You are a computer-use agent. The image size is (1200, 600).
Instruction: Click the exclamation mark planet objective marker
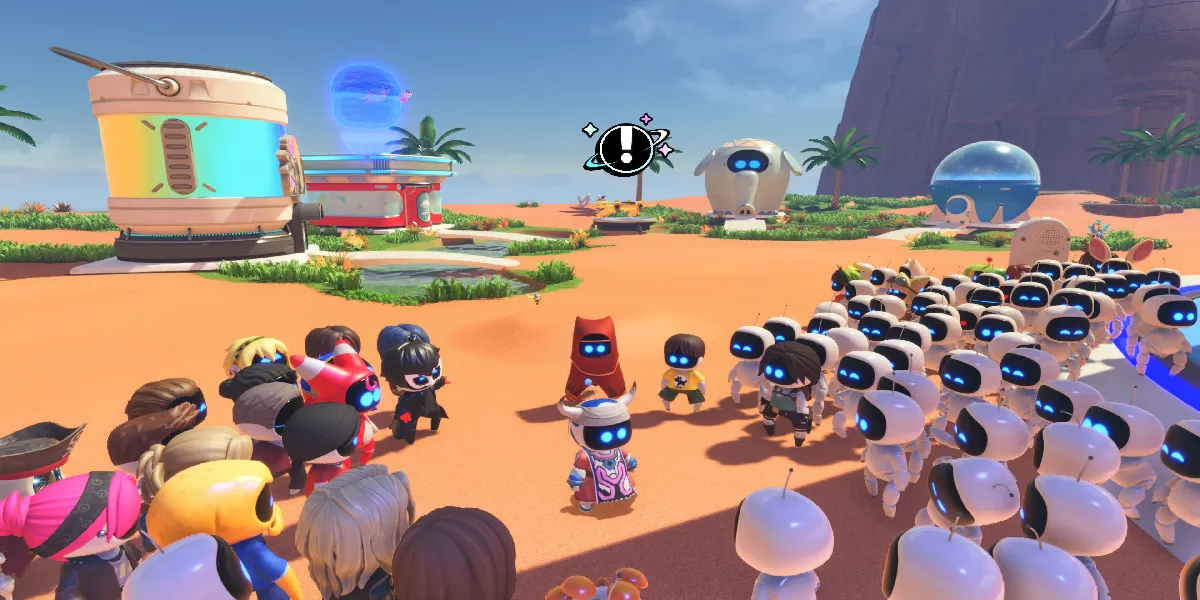[x=626, y=149]
